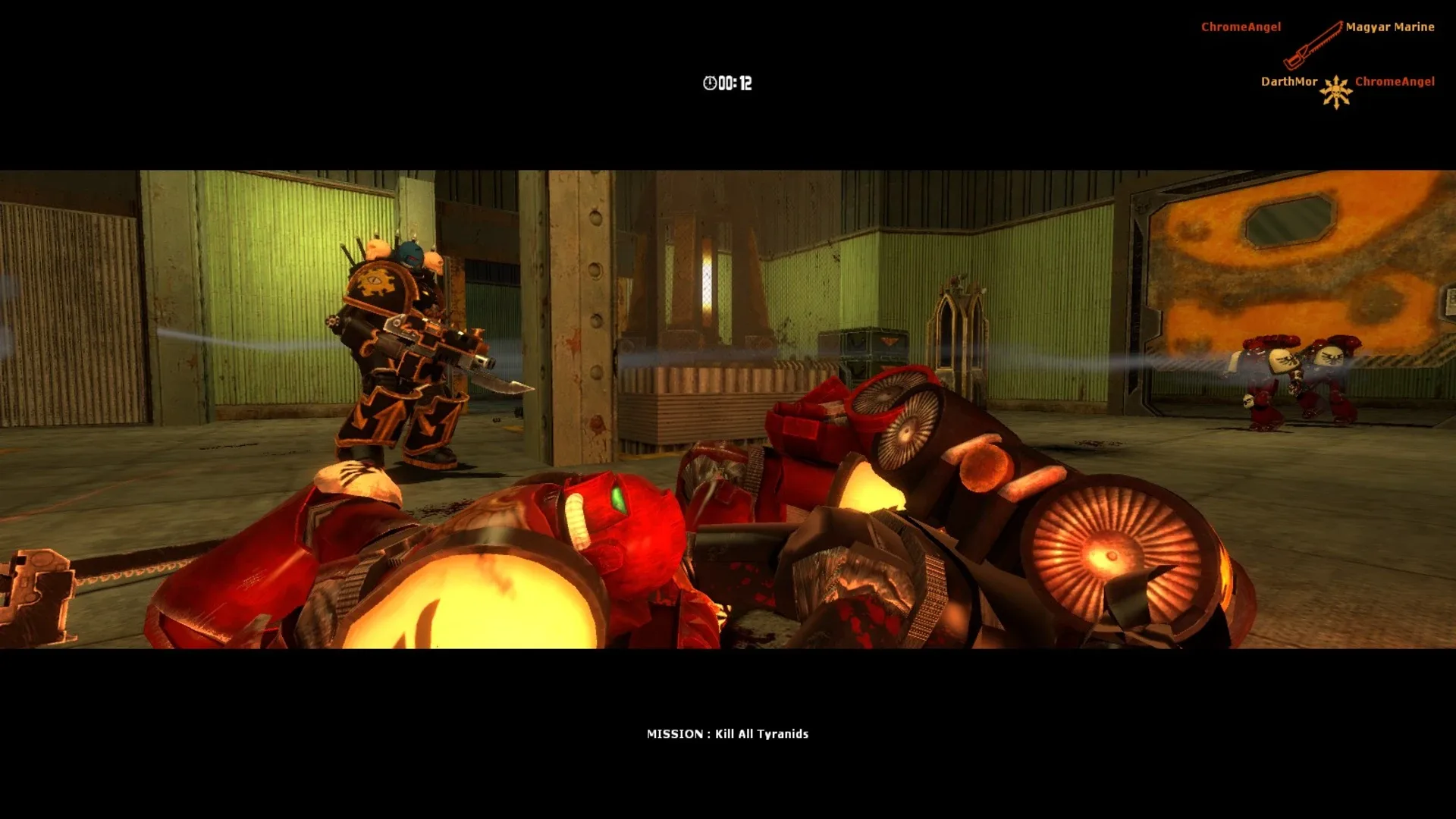
Task: Click victim name Magyar Marine in the kill-feed
Action: pyautogui.click(x=1390, y=27)
